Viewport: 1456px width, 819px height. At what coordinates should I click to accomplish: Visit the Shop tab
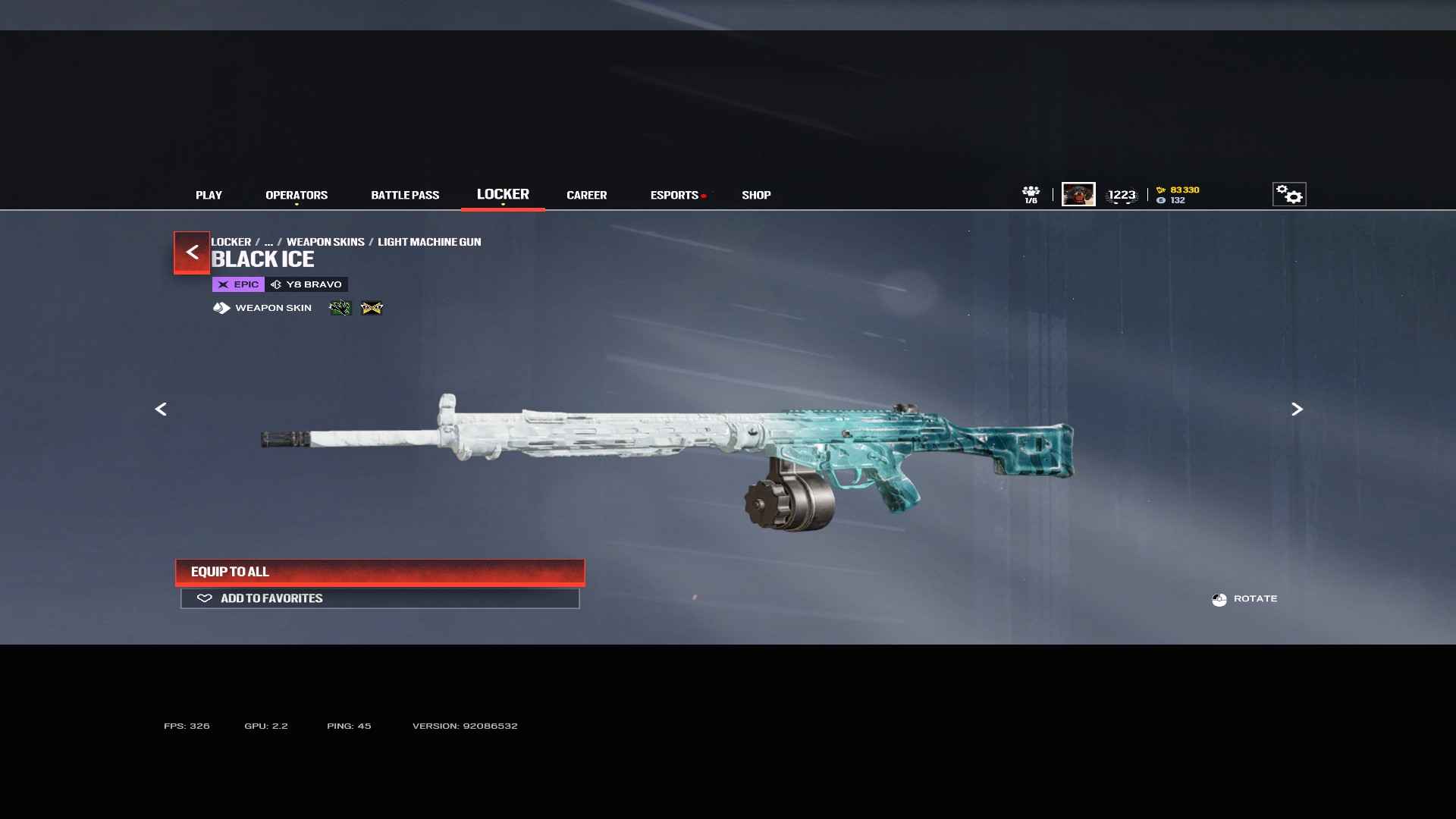click(756, 195)
